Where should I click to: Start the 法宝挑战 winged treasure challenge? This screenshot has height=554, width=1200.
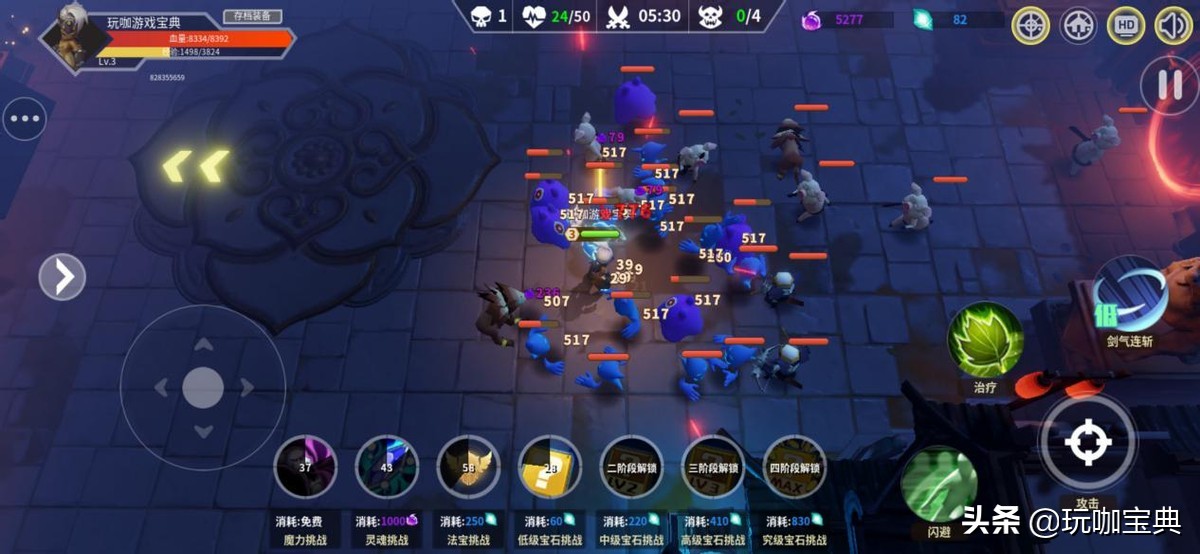[468, 467]
